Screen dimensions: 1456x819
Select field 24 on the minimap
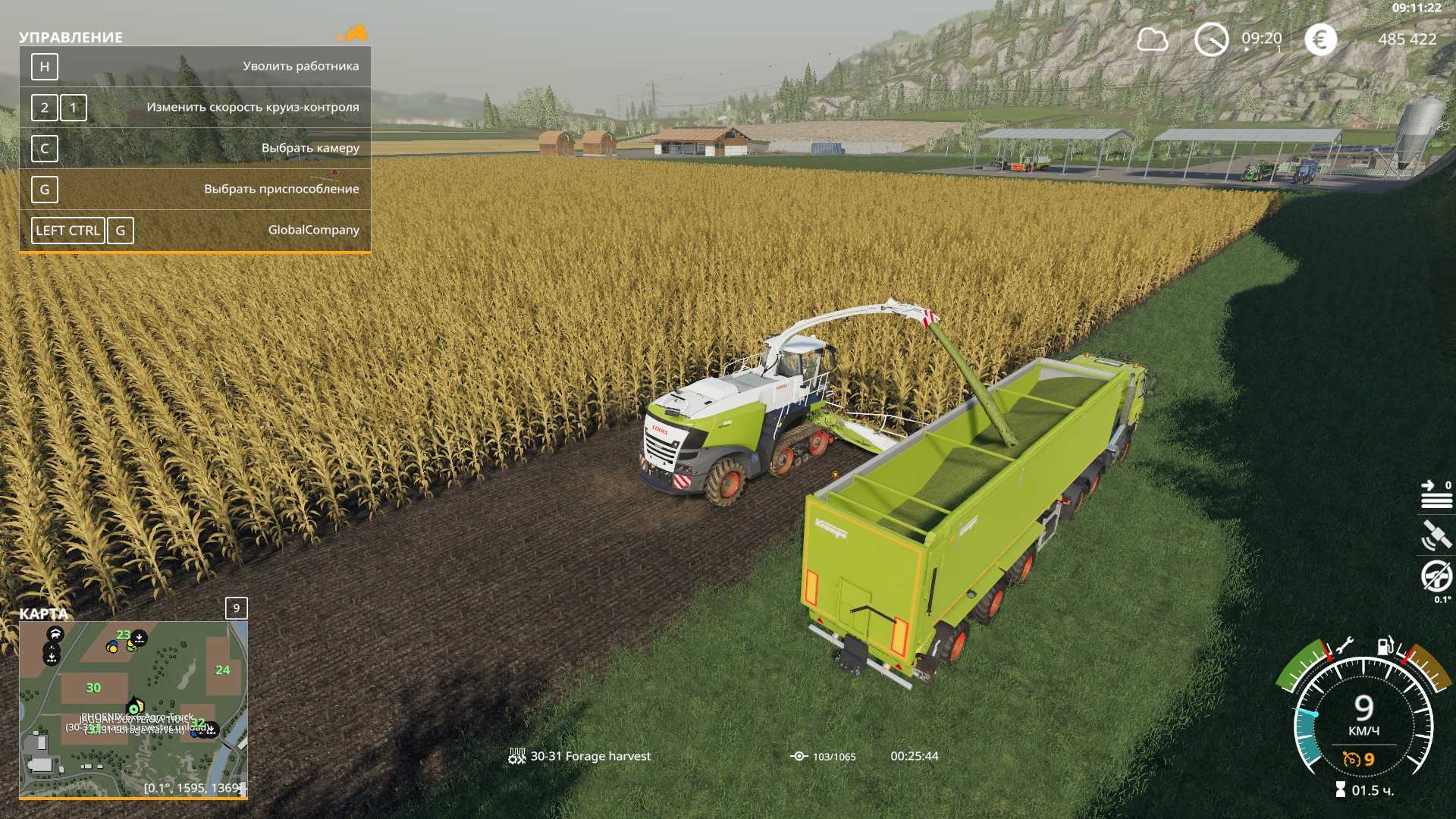222,670
